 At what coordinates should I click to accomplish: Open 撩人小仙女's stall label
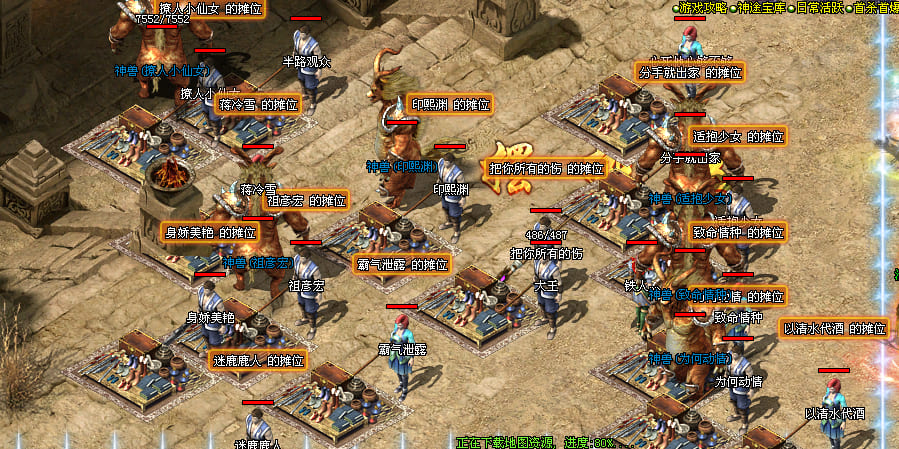click(x=211, y=8)
